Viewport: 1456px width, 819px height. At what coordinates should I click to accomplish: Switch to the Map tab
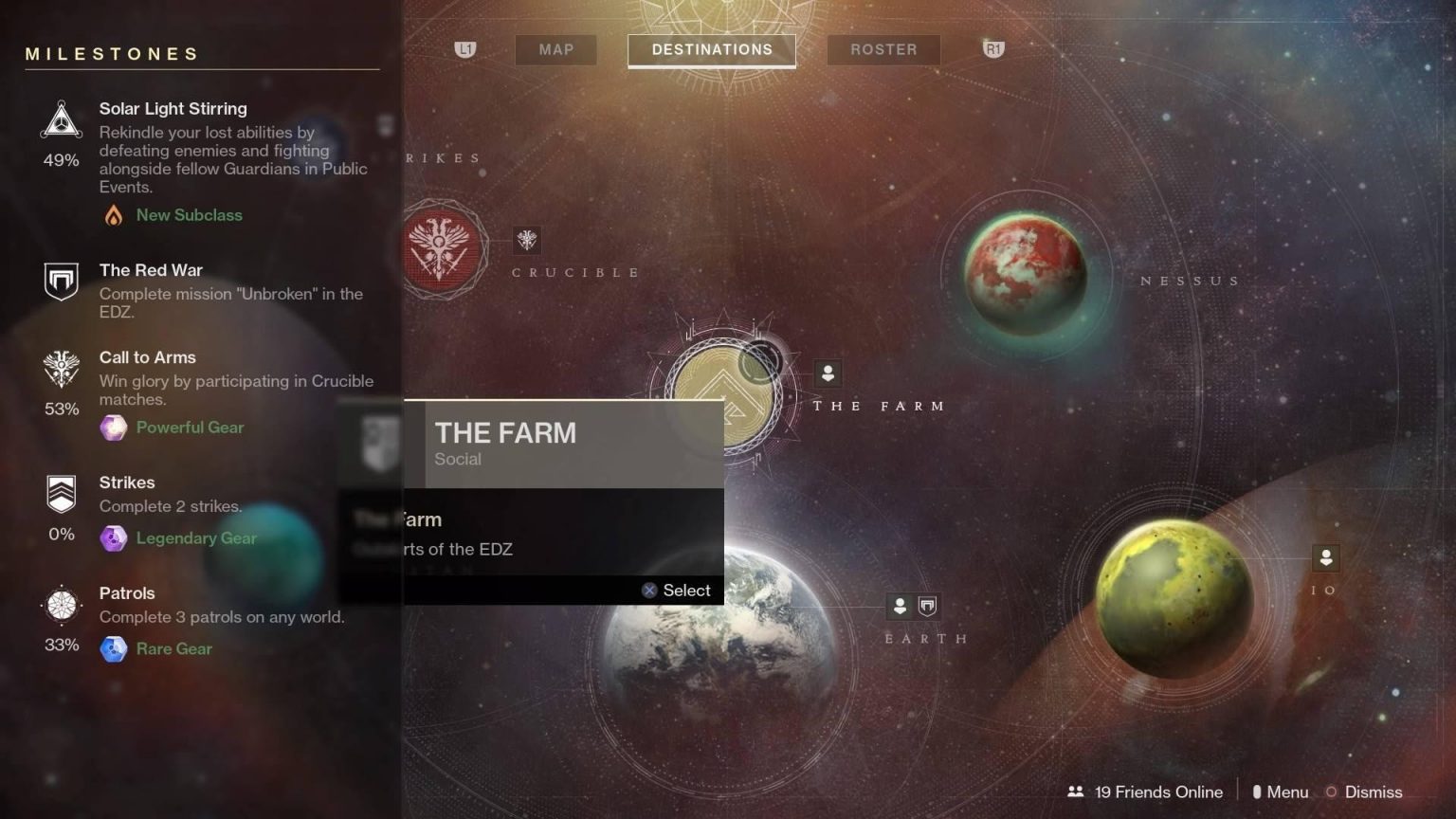[x=556, y=49]
